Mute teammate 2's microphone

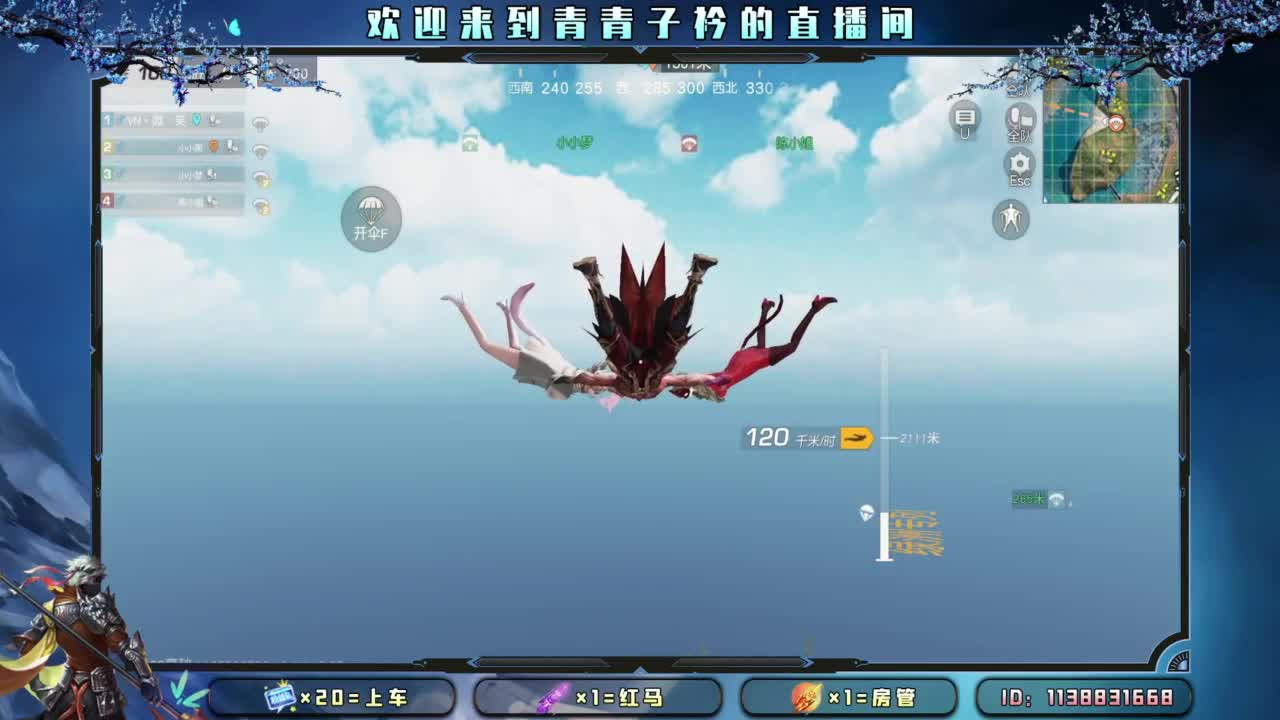tap(232, 147)
